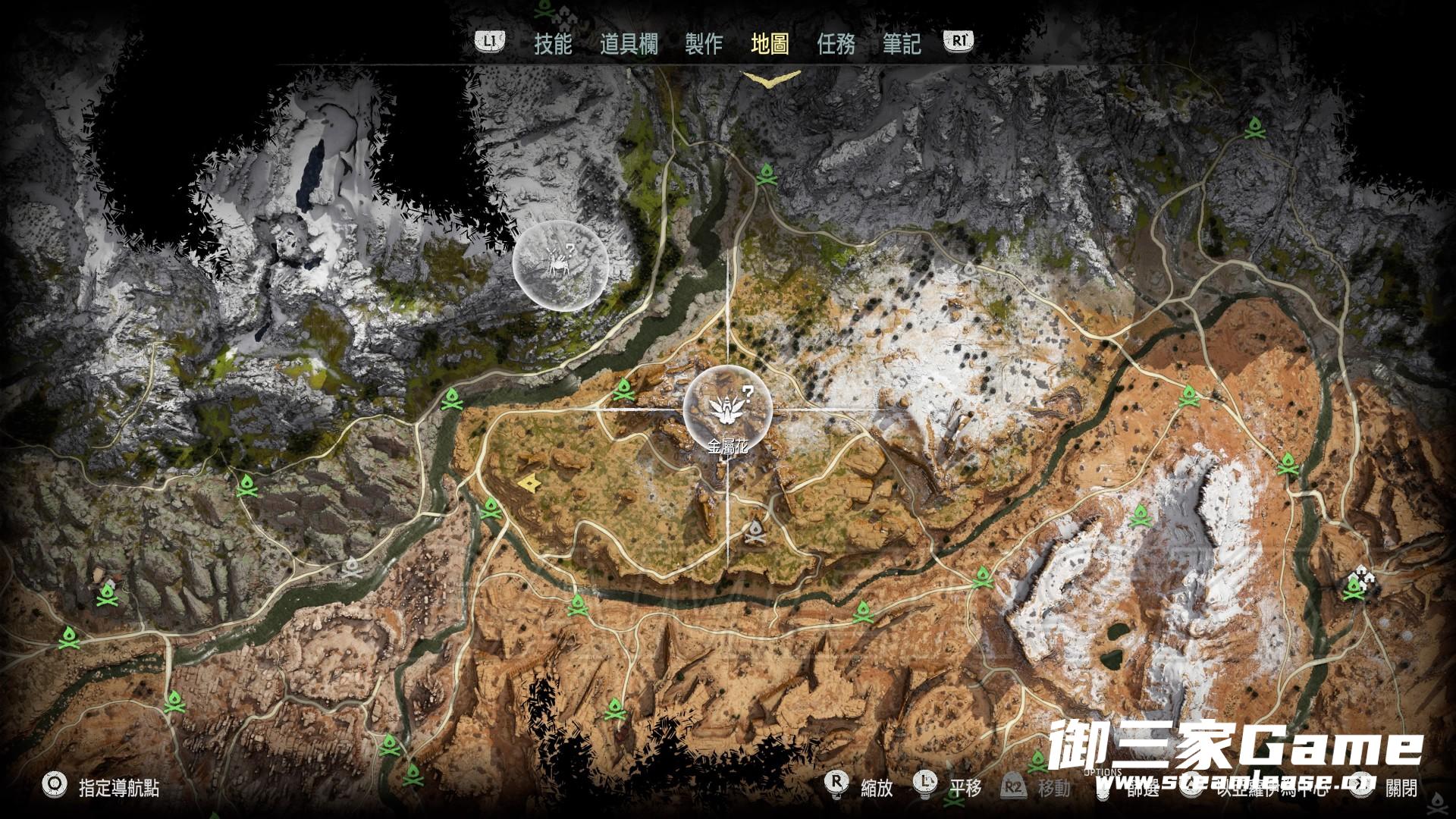Open the 筆記 (Notebook) tab
Image resolution: width=1456 pixels, height=819 pixels.
click(902, 44)
